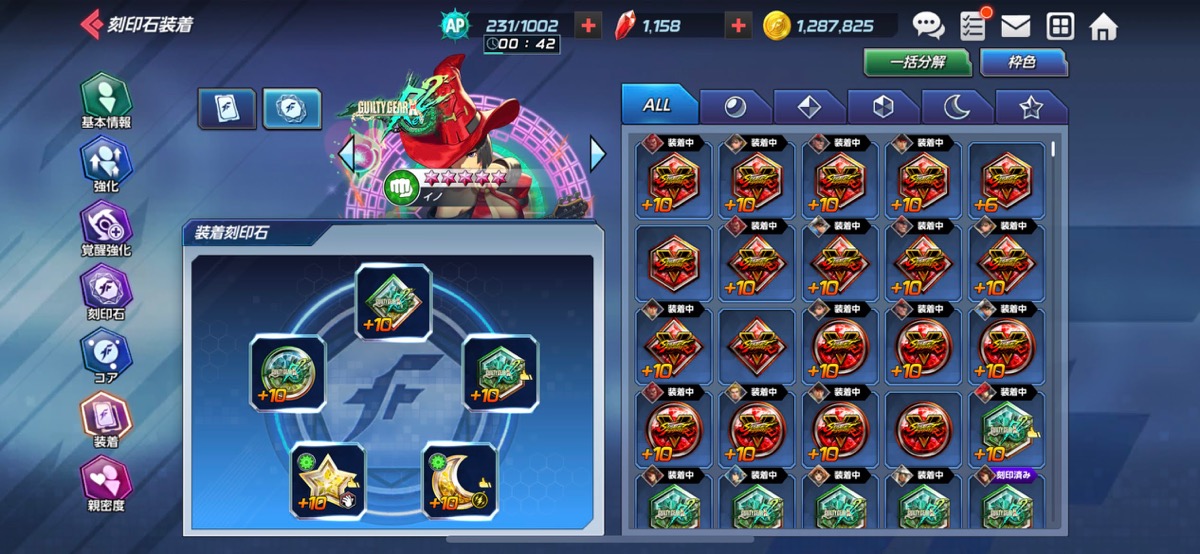Click the 一括分解 button
The image size is (1200, 554).
(x=918, y=62)
